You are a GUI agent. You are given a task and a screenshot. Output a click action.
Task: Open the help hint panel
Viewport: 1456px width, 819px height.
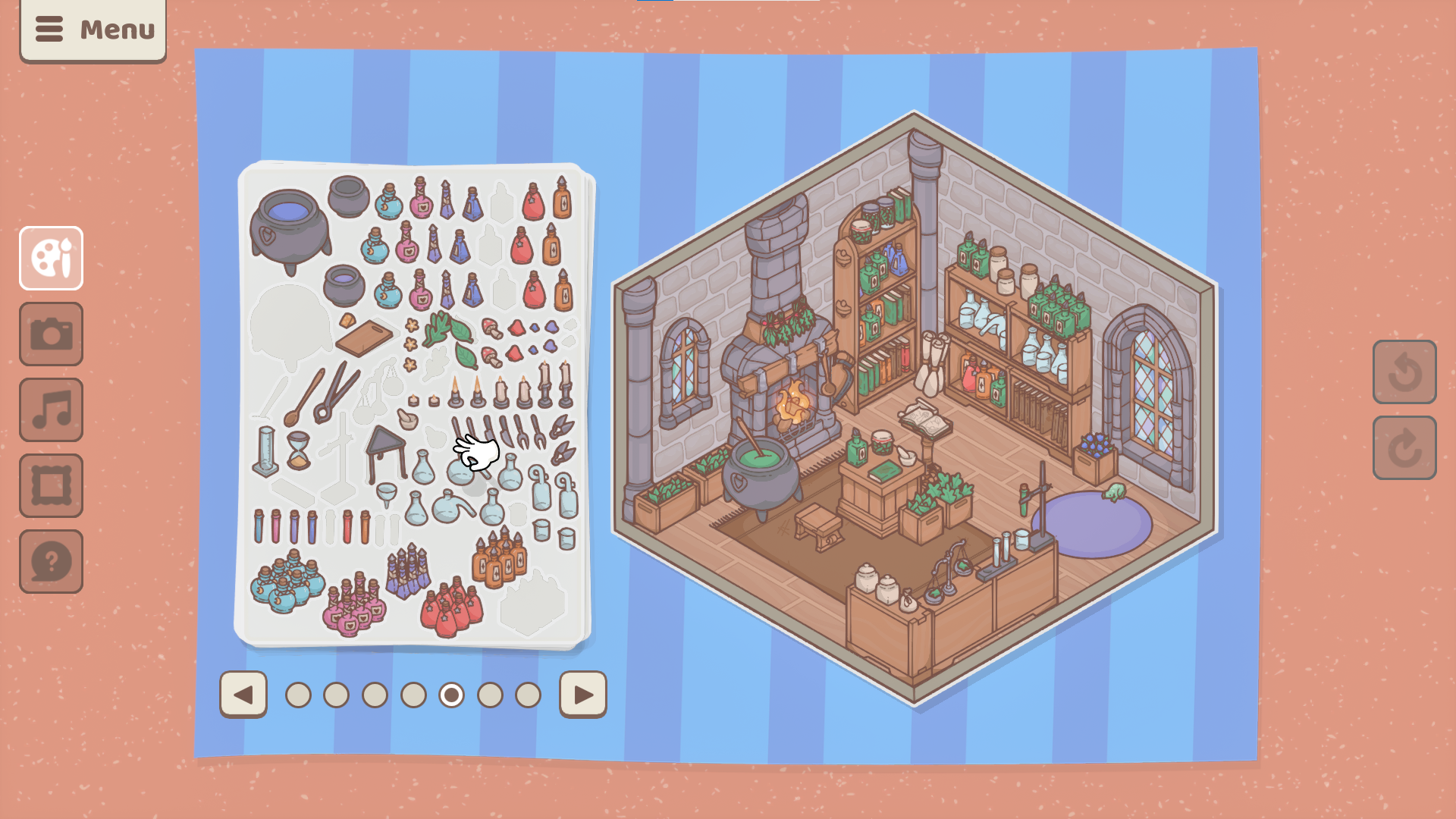[51, 561]
